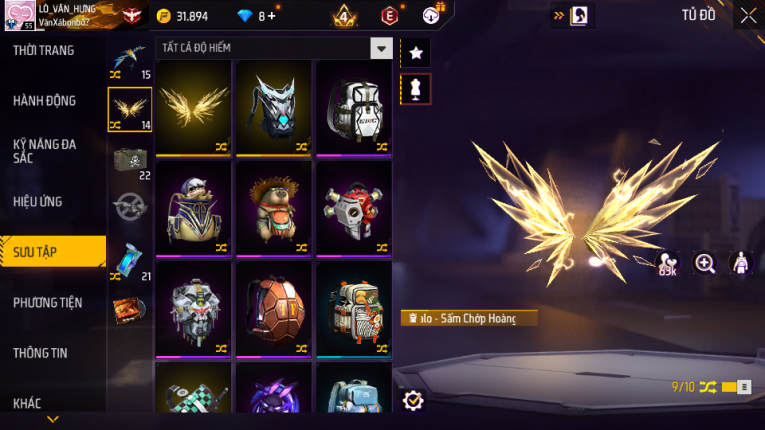Open the Tất Cả Độ Hiếm rarity dropdown
765x430 pixels.
pyautogui.click(x=380, y=48)
